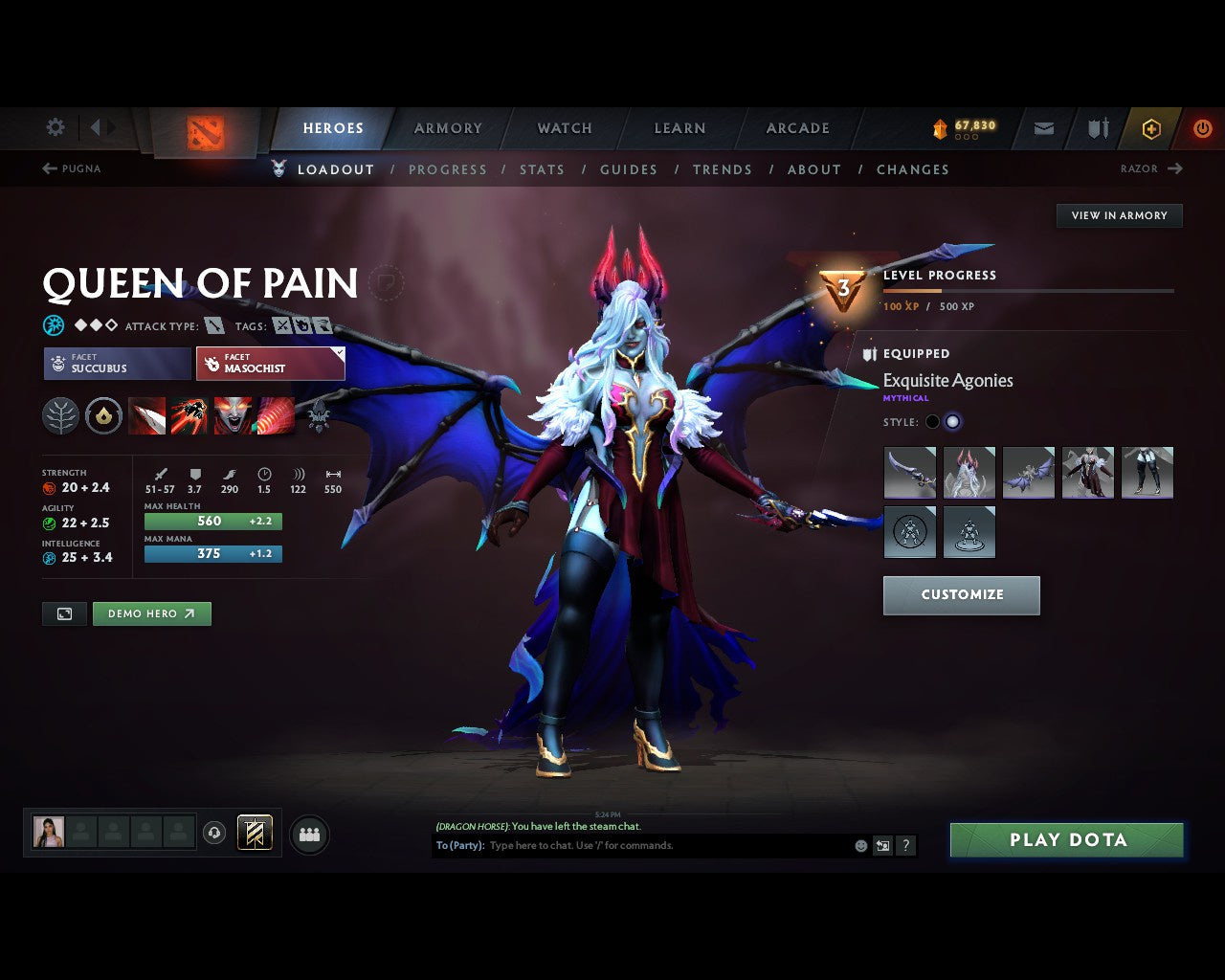Select the white style option for Exquisite Agonies
1225x980 pixels.
tap(954, 421)
